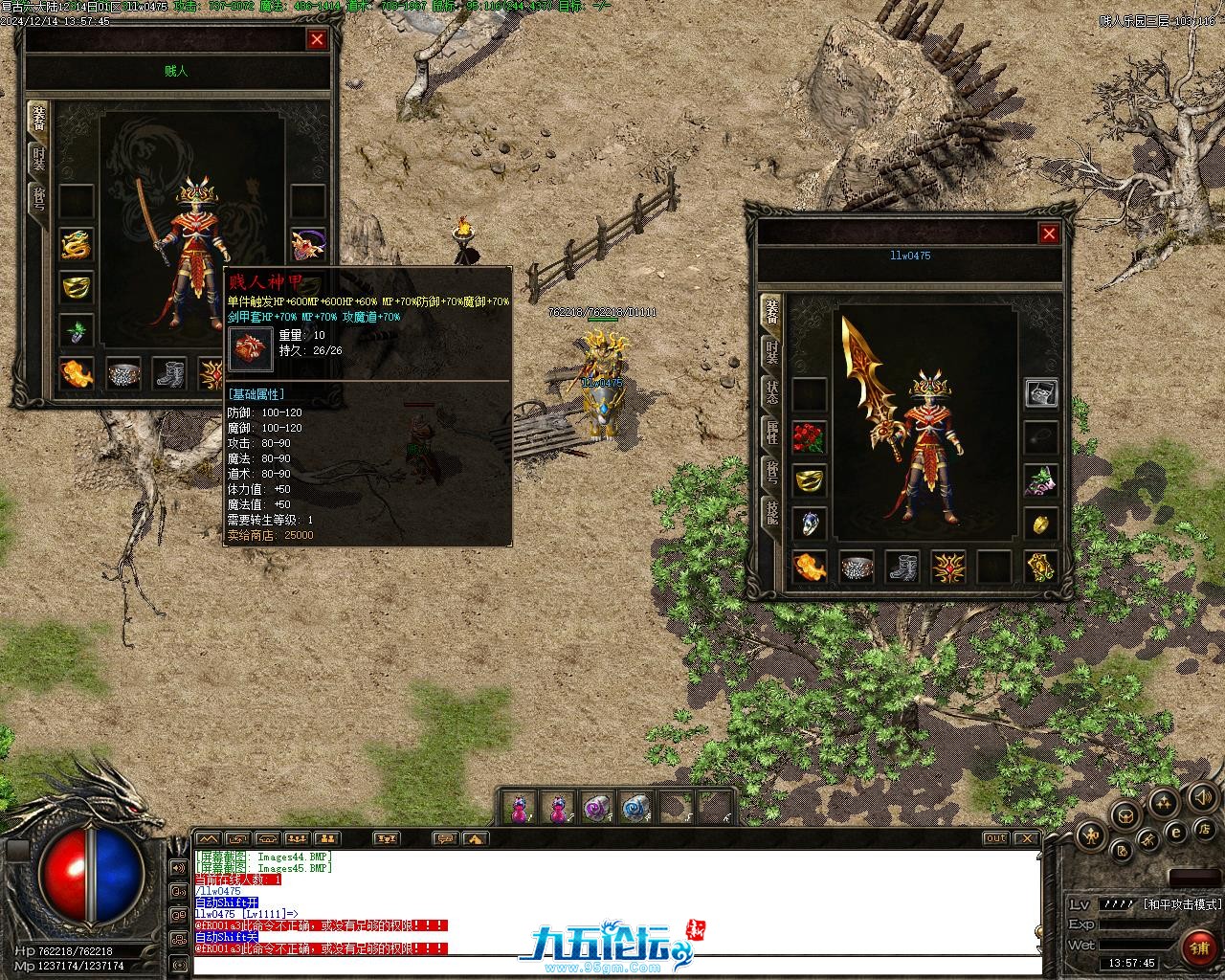Select the blue gem ring slot

pyautogui.click(x=810, y=523)
